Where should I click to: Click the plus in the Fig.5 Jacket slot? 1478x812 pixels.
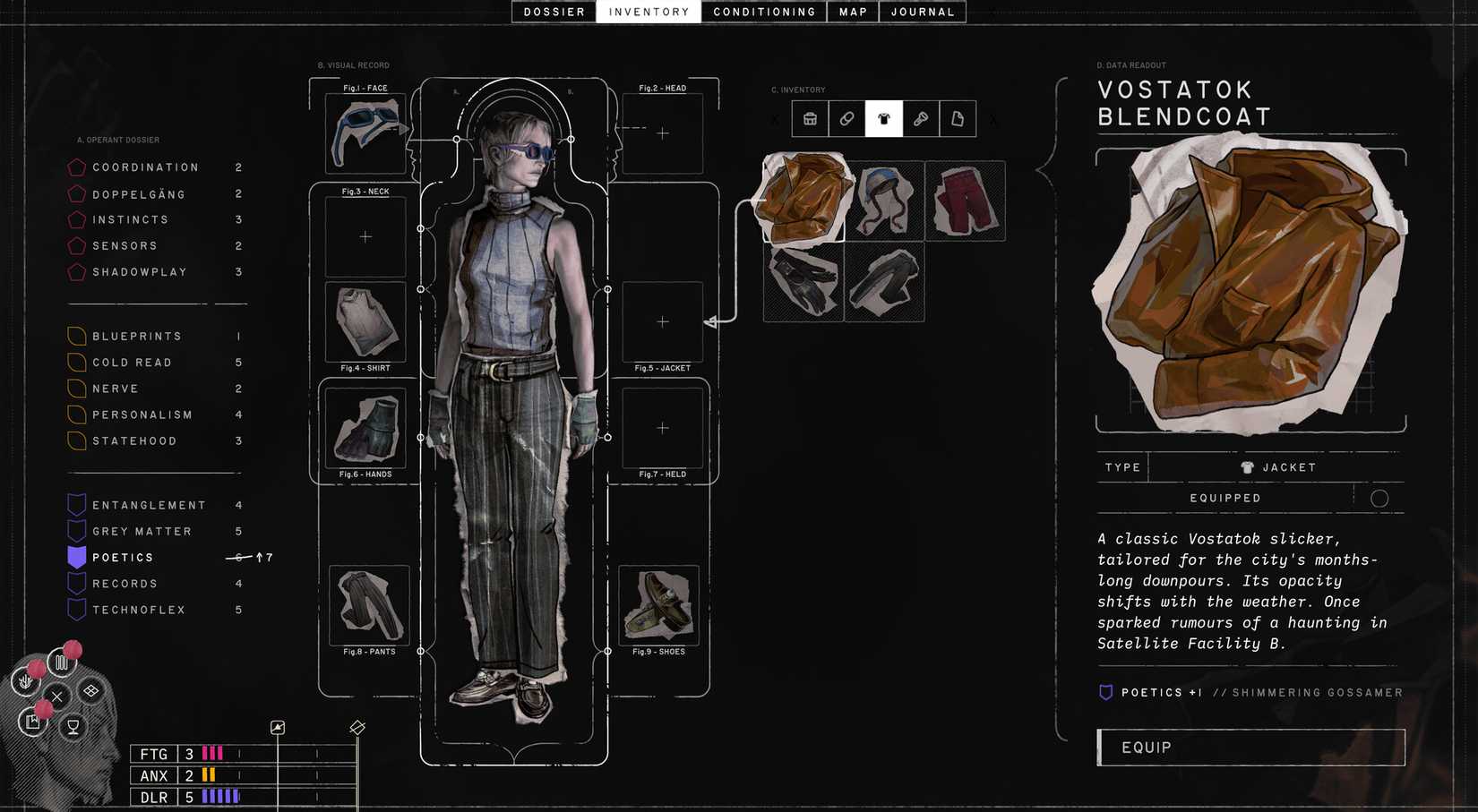663,321
